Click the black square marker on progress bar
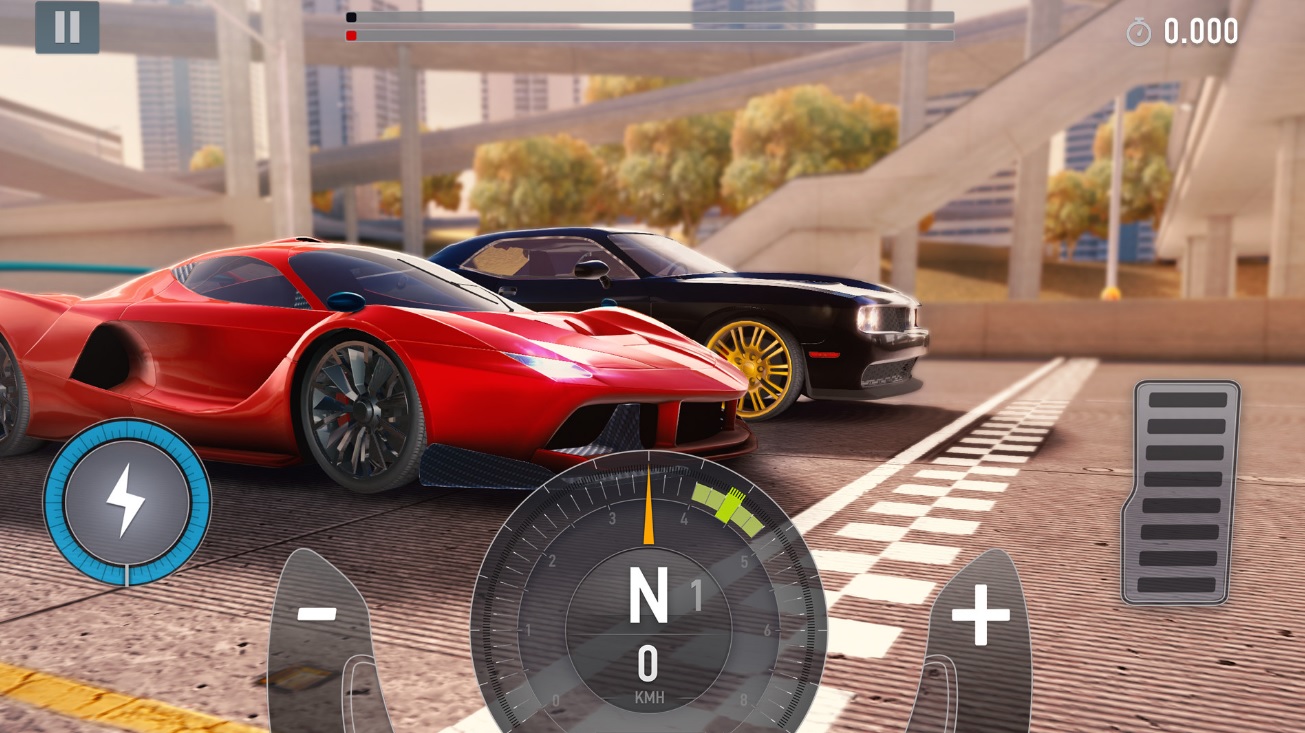The height and width of the screenshot is (733, 1305). point(349,16)
